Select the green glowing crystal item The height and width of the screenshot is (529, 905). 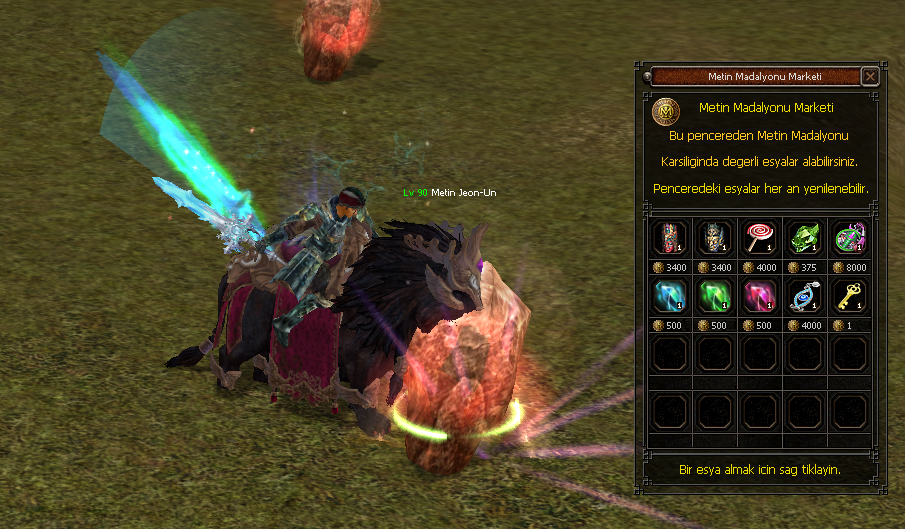tap(712, 296)
